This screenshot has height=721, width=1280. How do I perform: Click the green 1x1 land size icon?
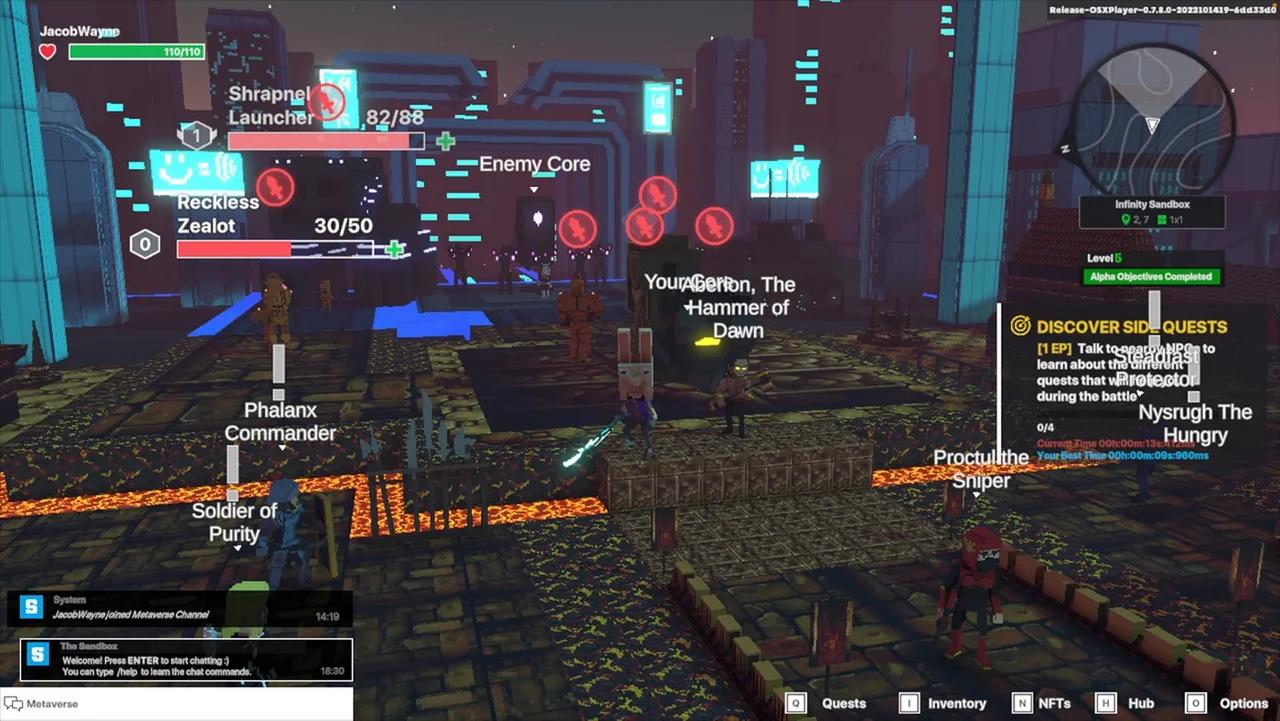pos(1160,219)
